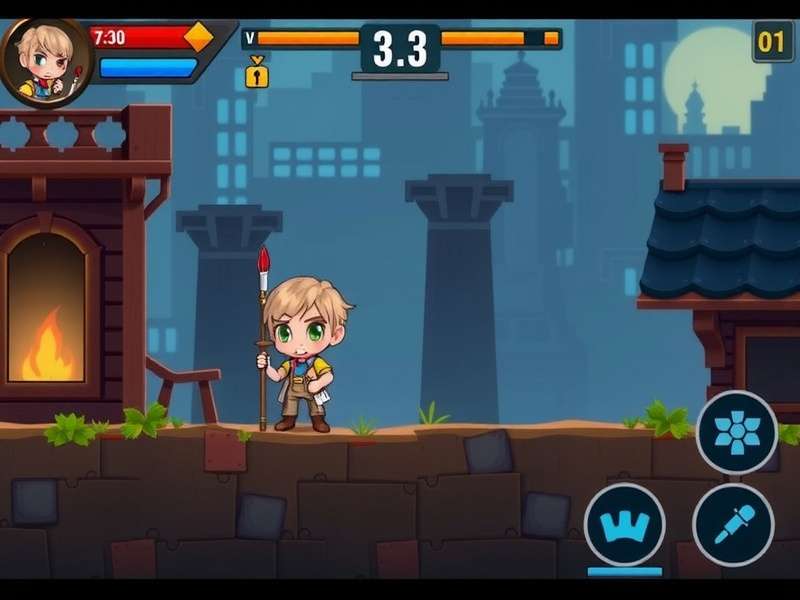Select the 01 counter box
Viewport: 800px width, 600px height.
pos(772,42)
